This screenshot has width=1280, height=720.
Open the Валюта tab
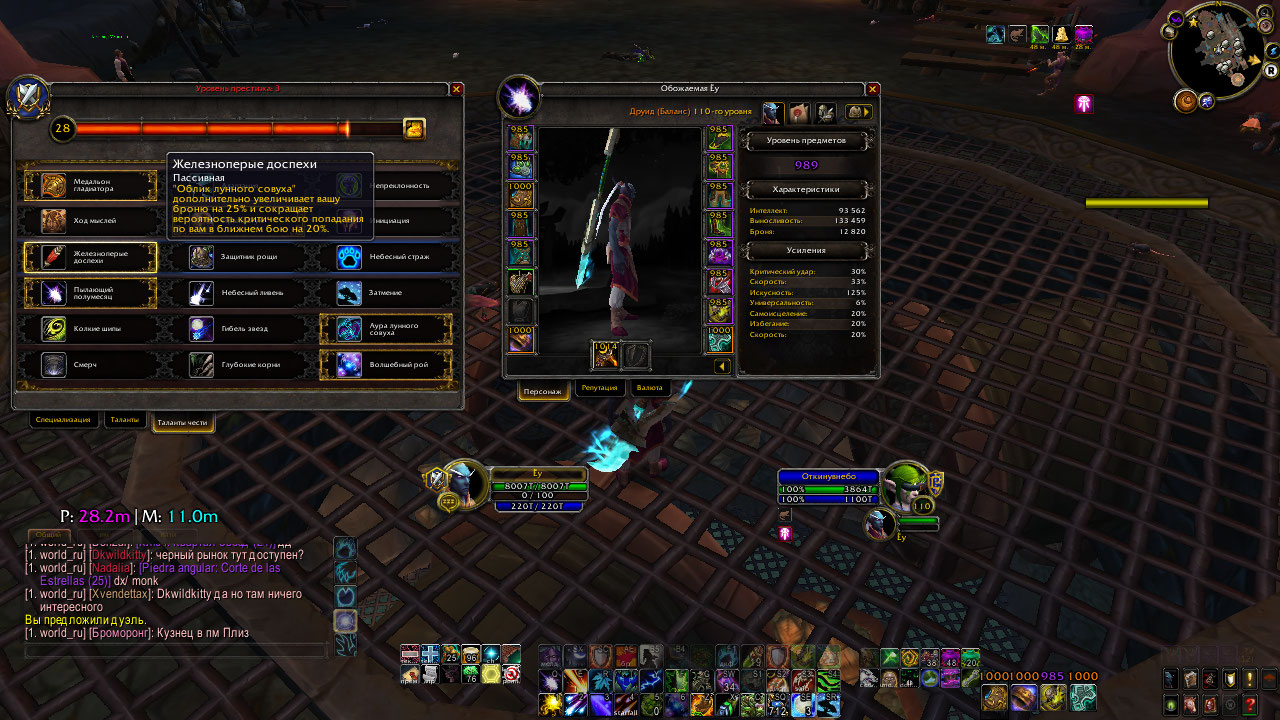(x=649, y=388)
